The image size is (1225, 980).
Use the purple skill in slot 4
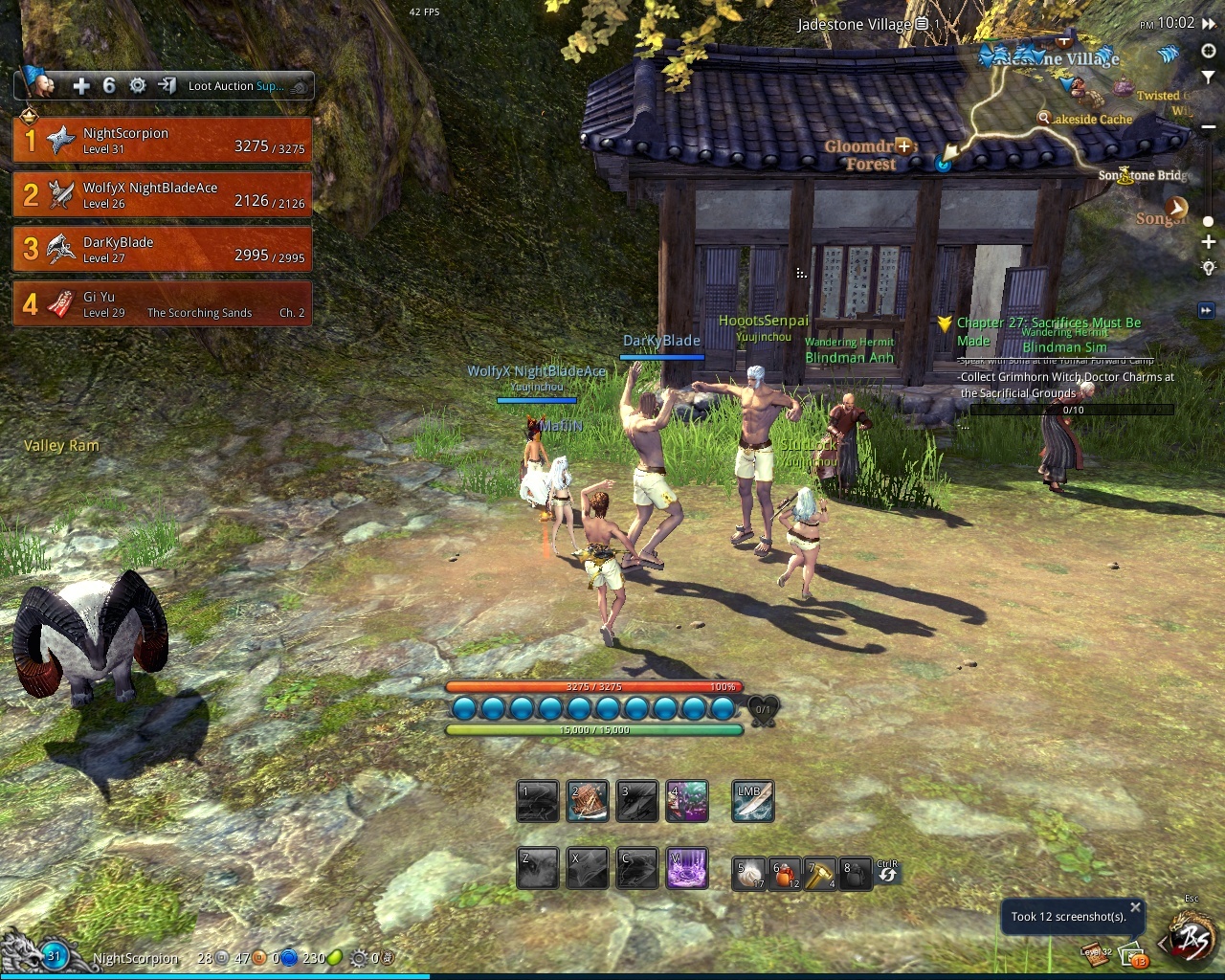pos(686,802)
